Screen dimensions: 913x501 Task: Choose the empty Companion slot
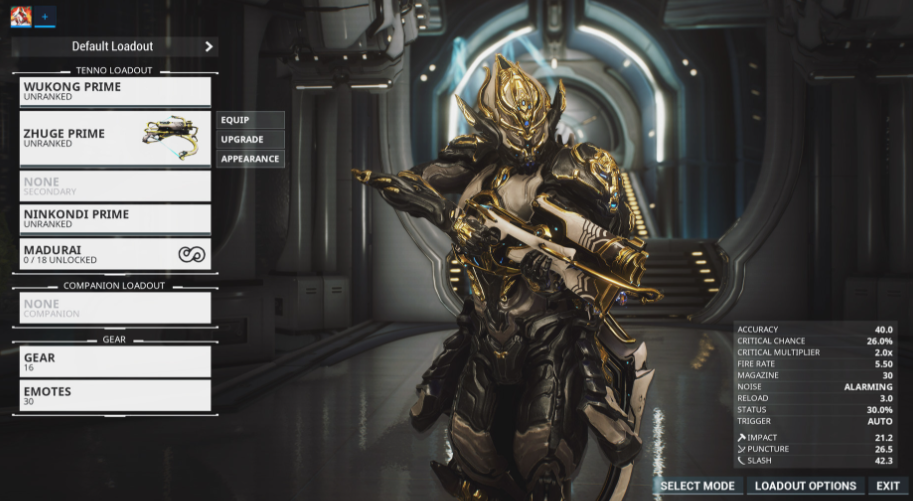[115, 308]
